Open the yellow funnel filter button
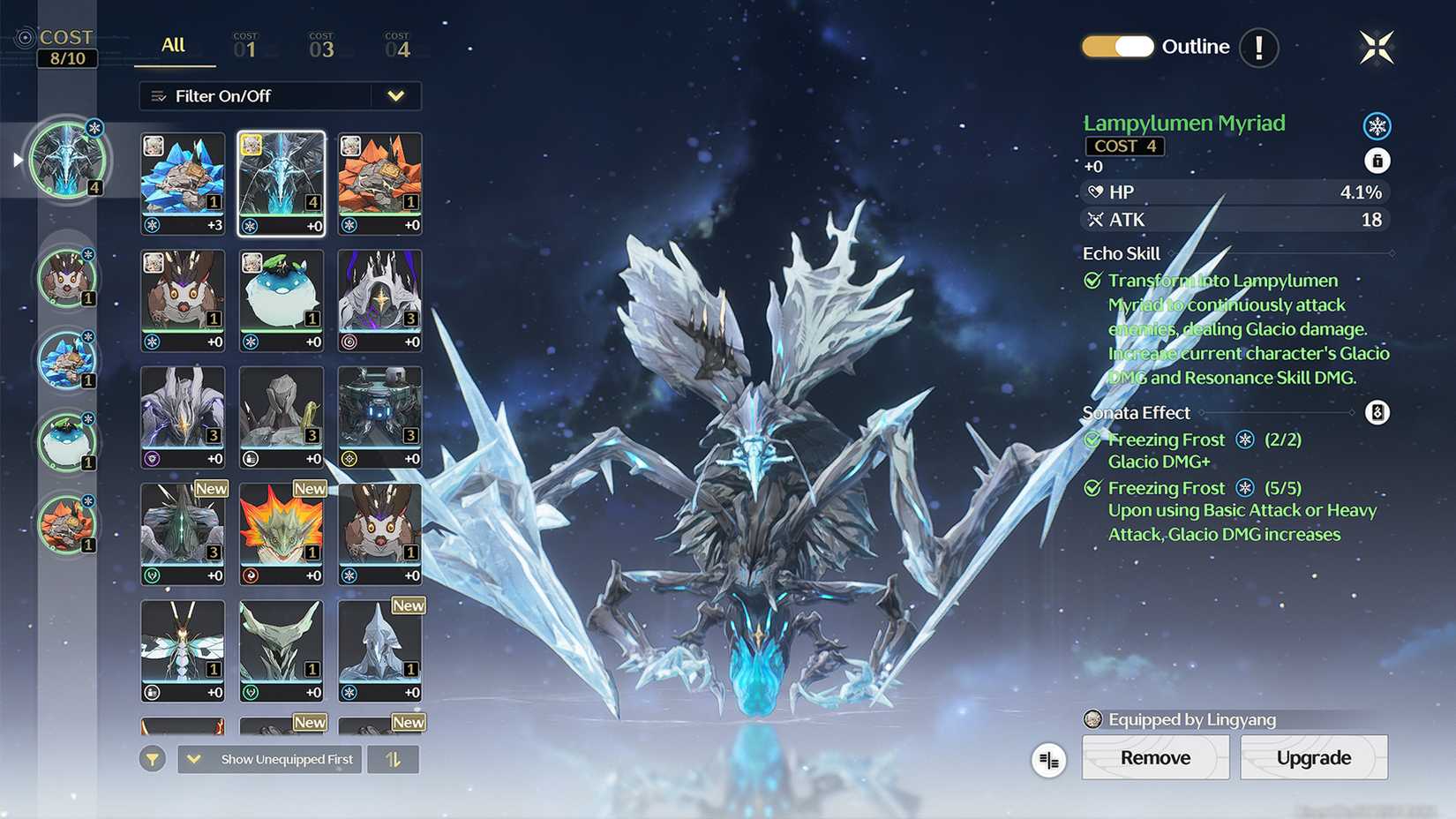Viewport: 1456px width, 819px height. pos(153,759)
